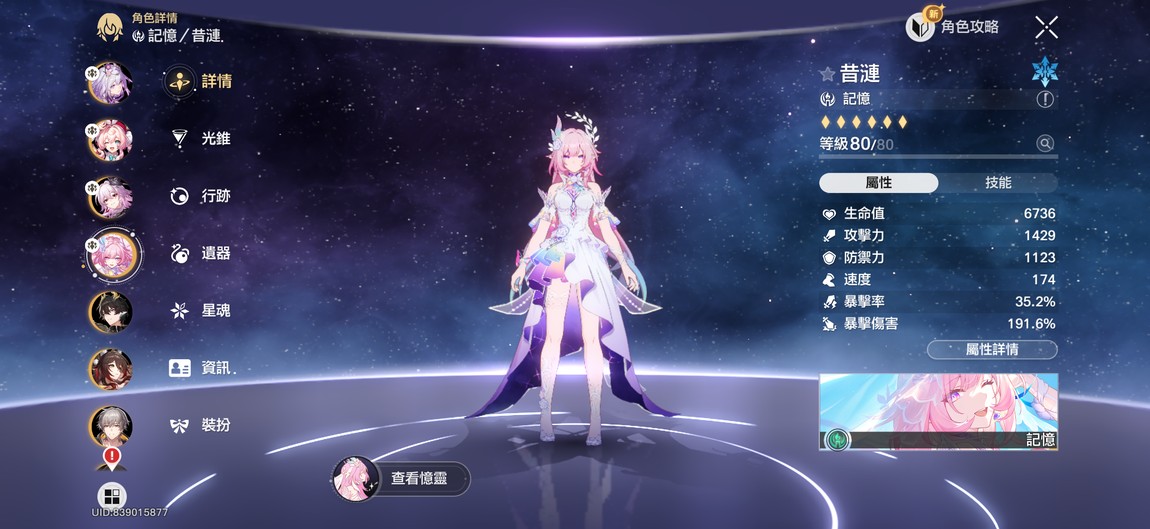Close the character details screen
This screenshot has height=529, width=1150.
(x=1046, y=27)
